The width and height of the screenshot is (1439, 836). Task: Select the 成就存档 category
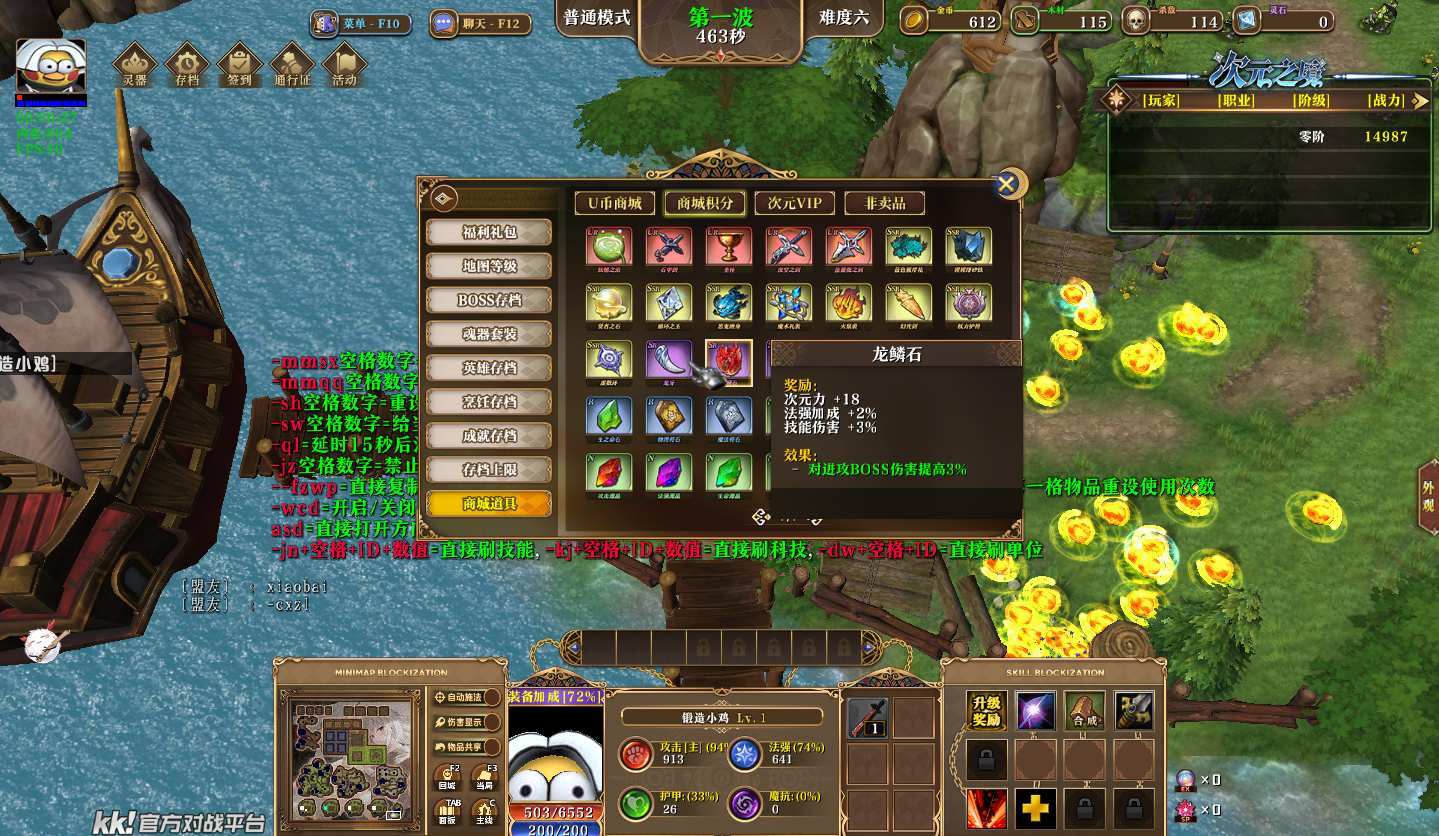pyautogui.click(x=489, y=436)
